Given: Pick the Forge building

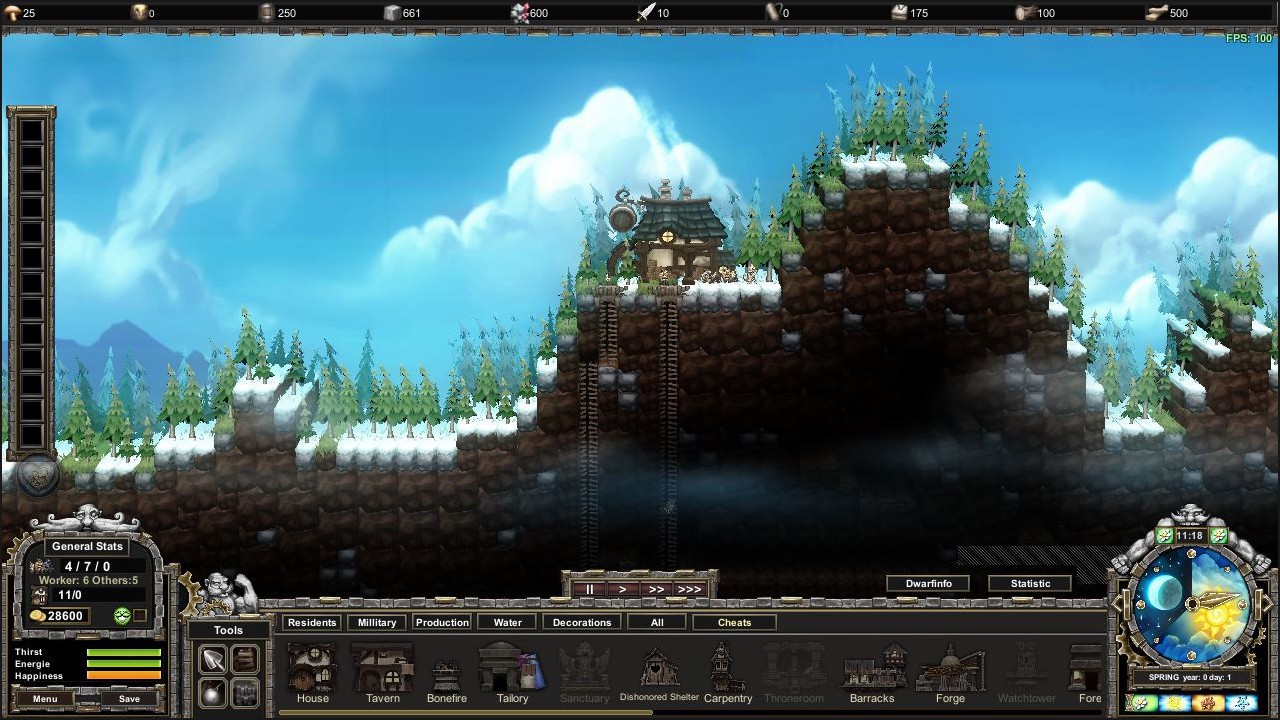Looking at the screenshot, I should point(949,670).
